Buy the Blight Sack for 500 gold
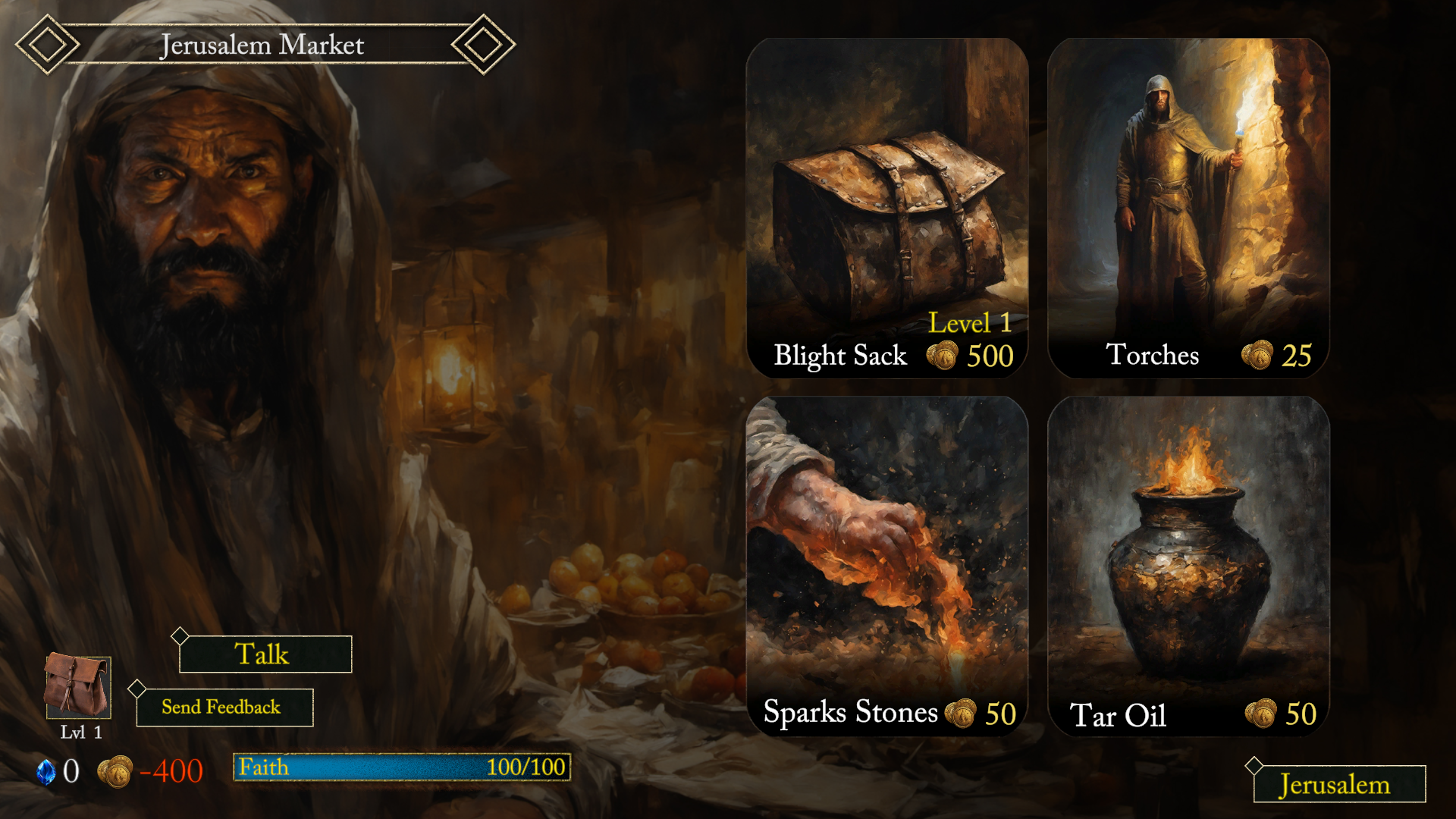 (x=886, y=209)
